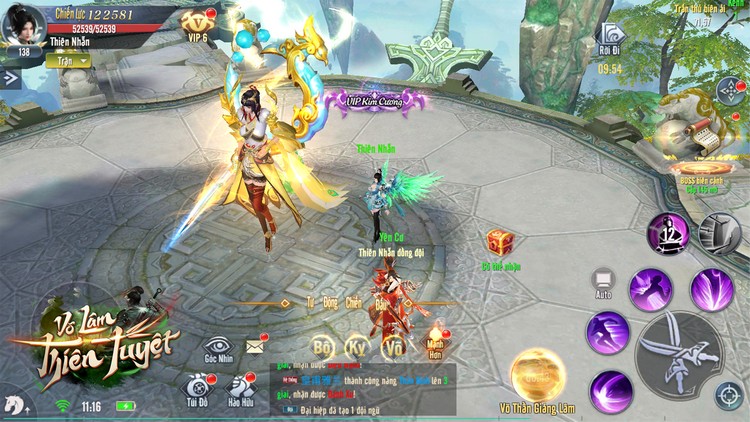Open the mail envelope
This screenshot has width=750, height=422.
pos(254,346)
